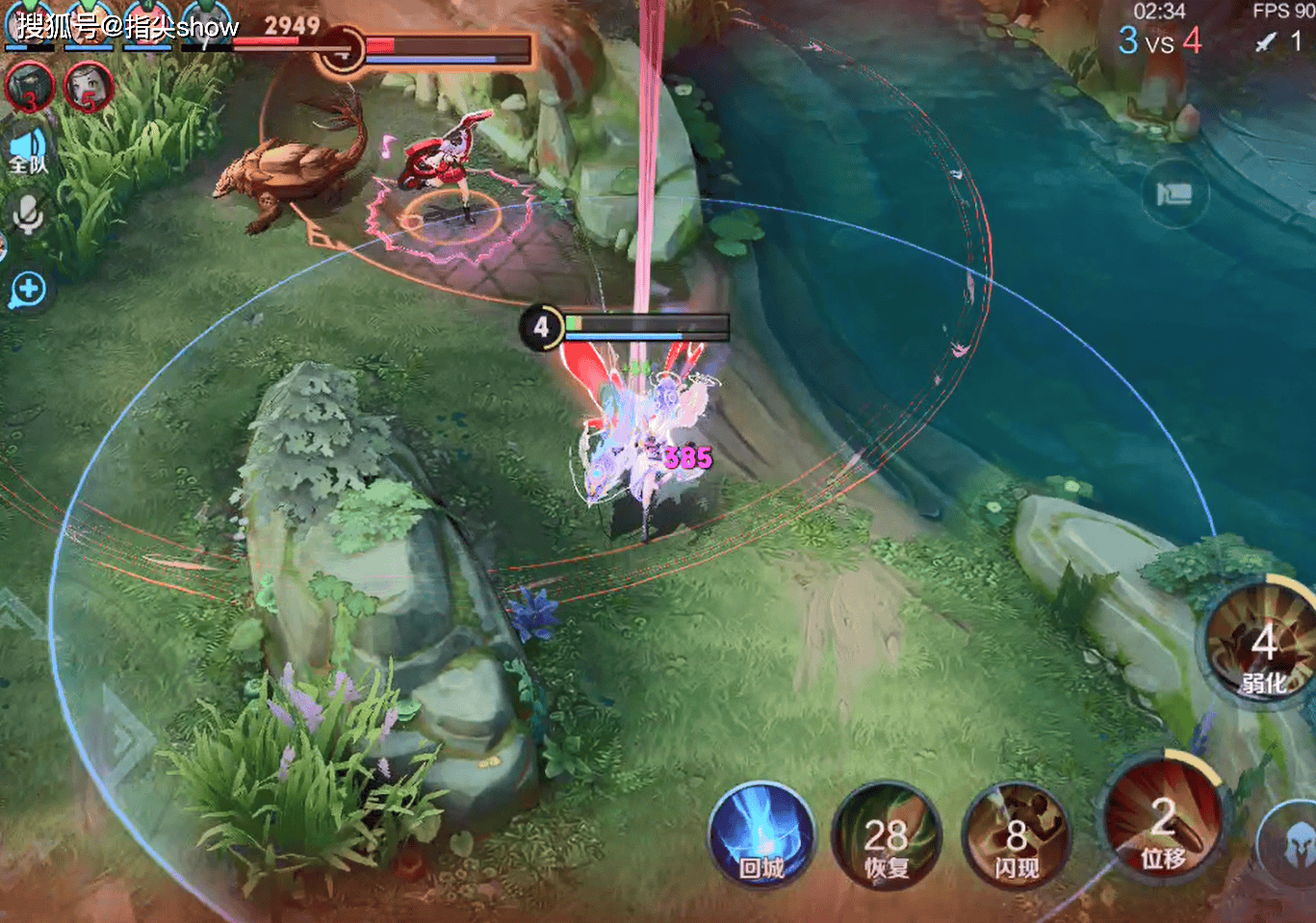Toggle the microphone voice chat
This screenshot has width=1316, height=923.
tap(28, 216)
